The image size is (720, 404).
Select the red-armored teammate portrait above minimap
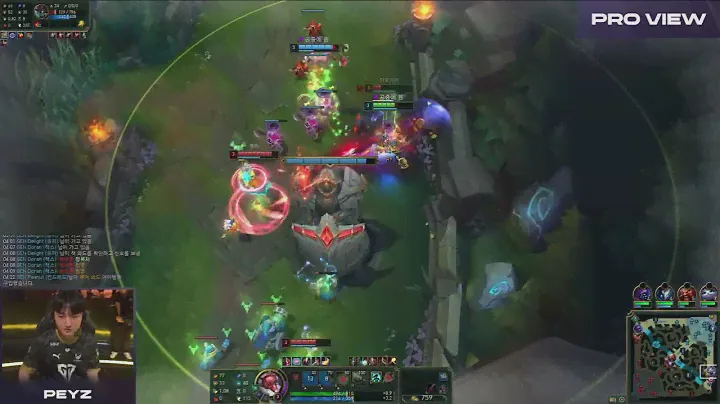pos(686,292)
